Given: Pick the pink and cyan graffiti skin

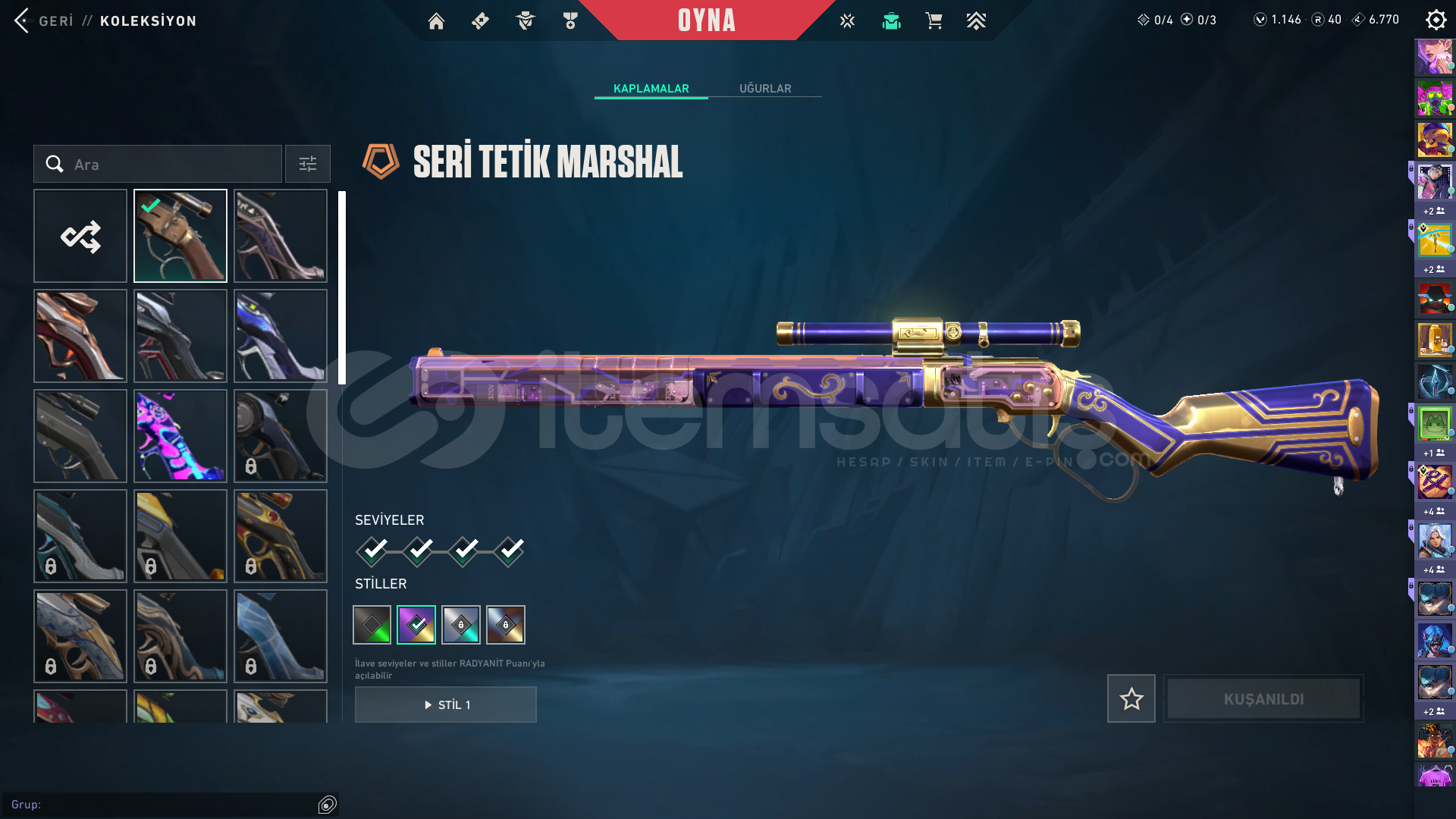Looking at the screenshot, I should [180, 436].
